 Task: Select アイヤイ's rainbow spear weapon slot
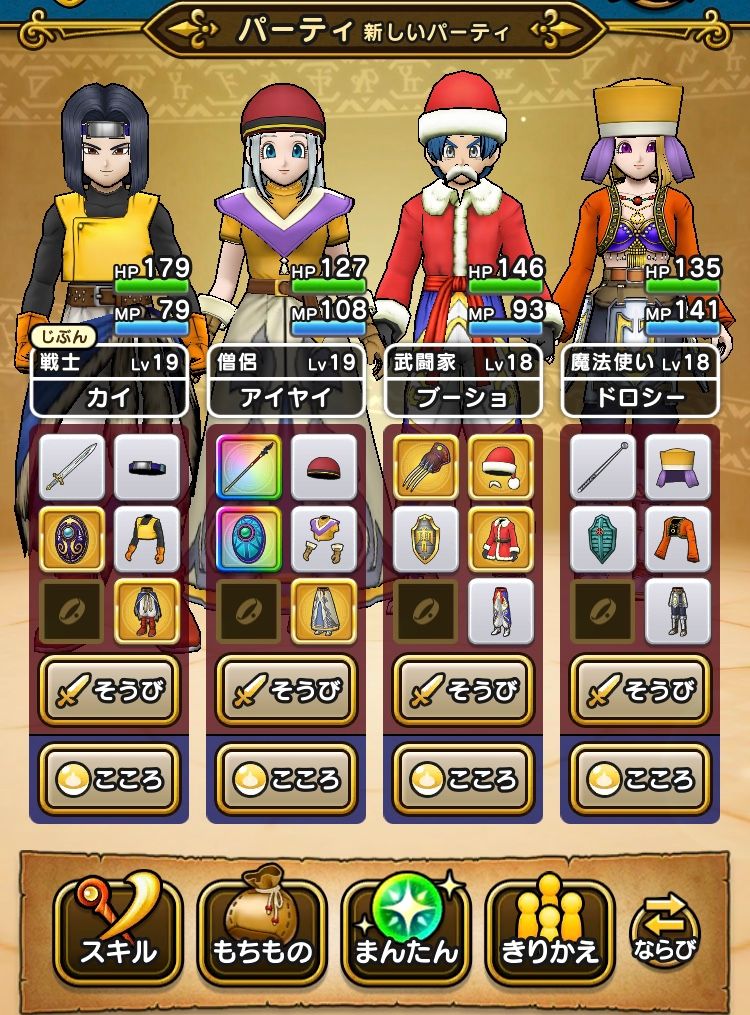tap(249, 467)
